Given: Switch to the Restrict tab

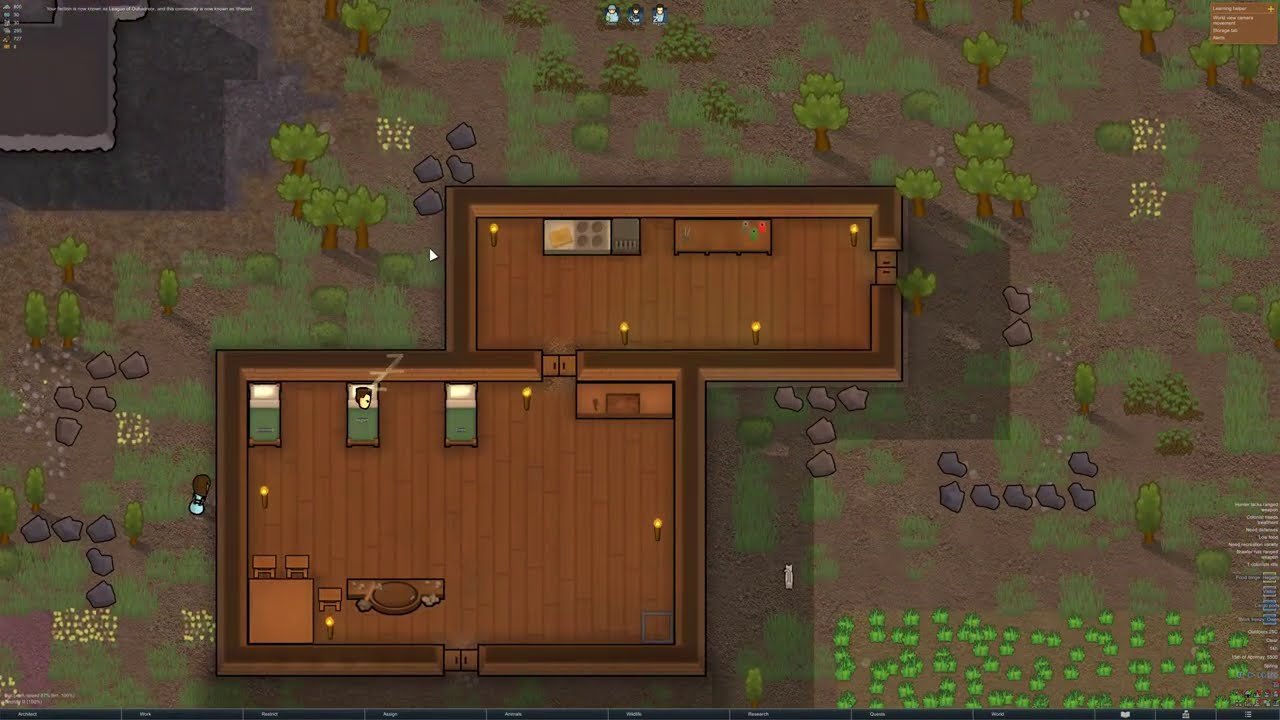Looking at the screenshot, I should tap(269, 714).
